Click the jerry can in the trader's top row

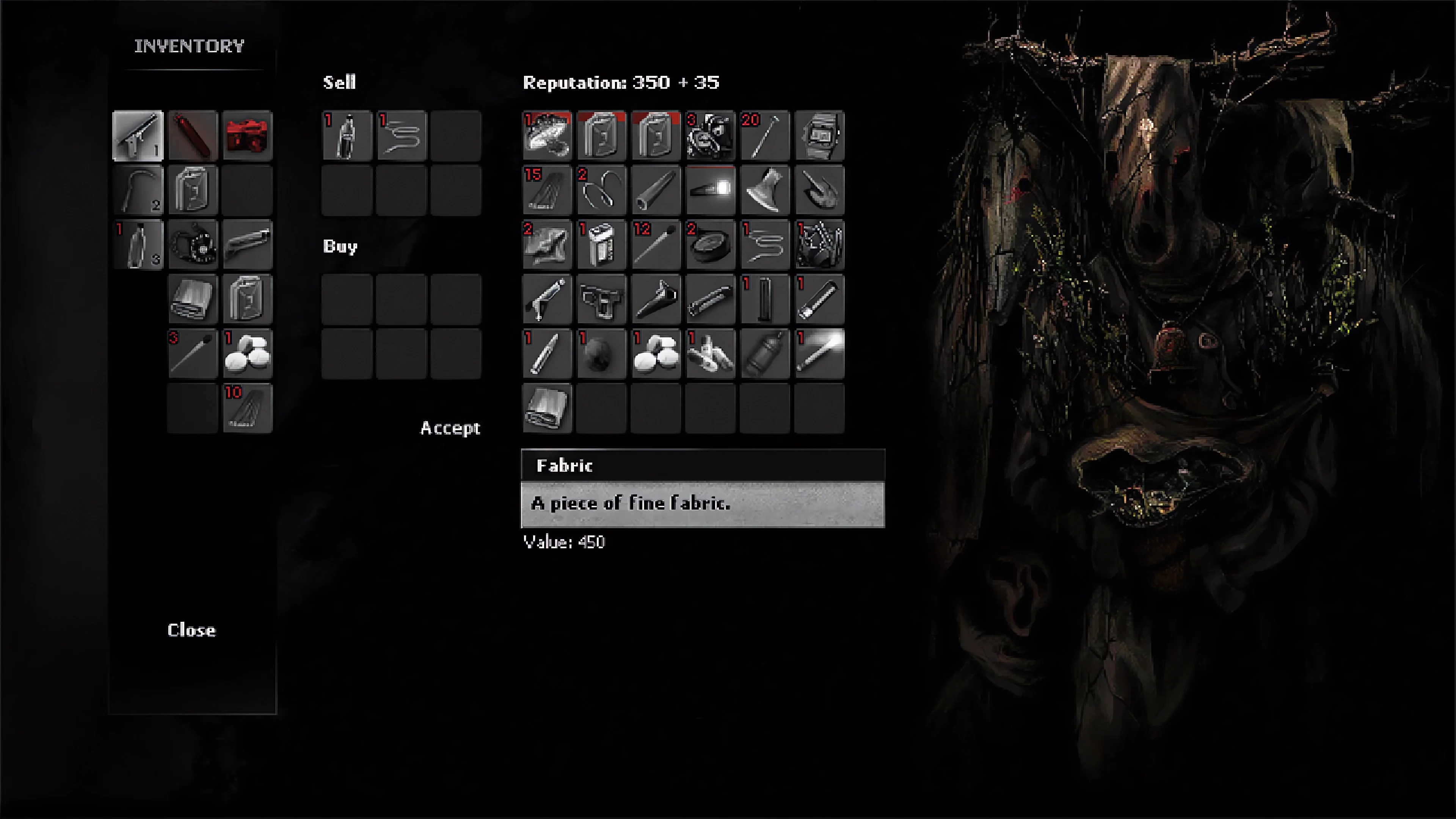pyautogui.click(x=601, y=135)
